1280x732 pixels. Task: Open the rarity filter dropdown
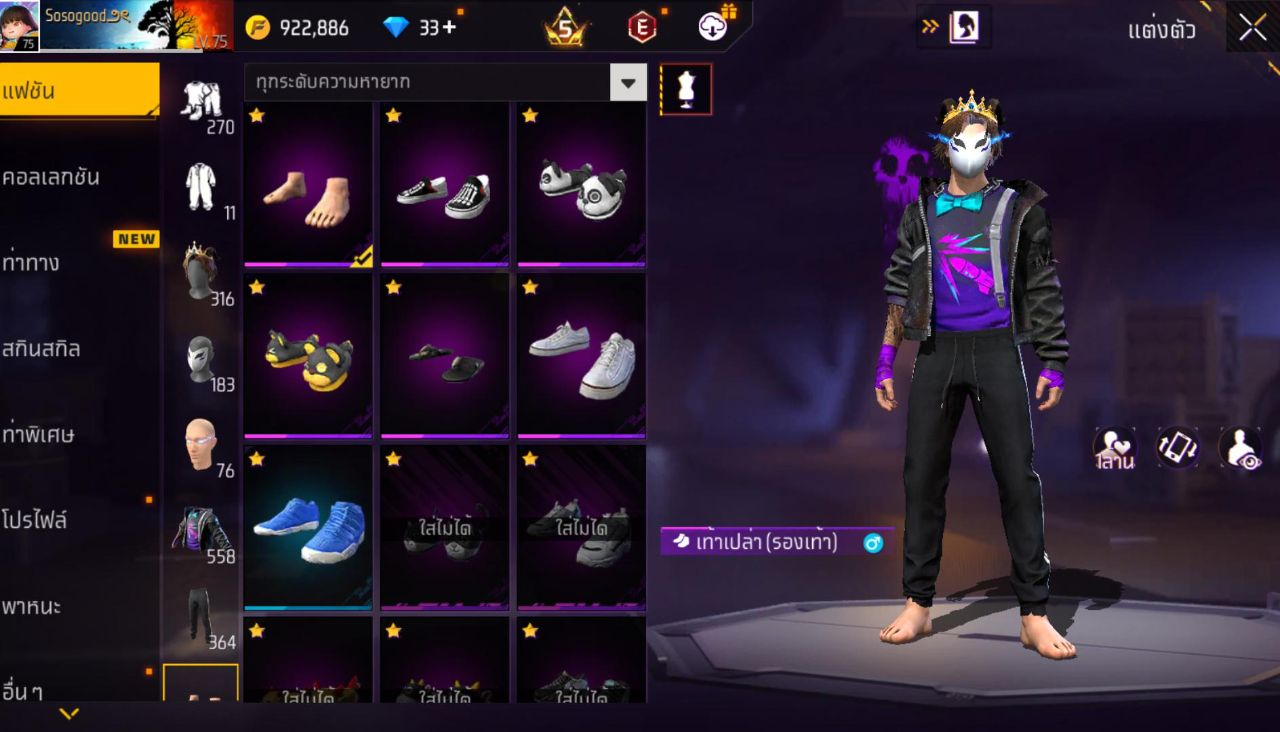click(x=628, y=83)
